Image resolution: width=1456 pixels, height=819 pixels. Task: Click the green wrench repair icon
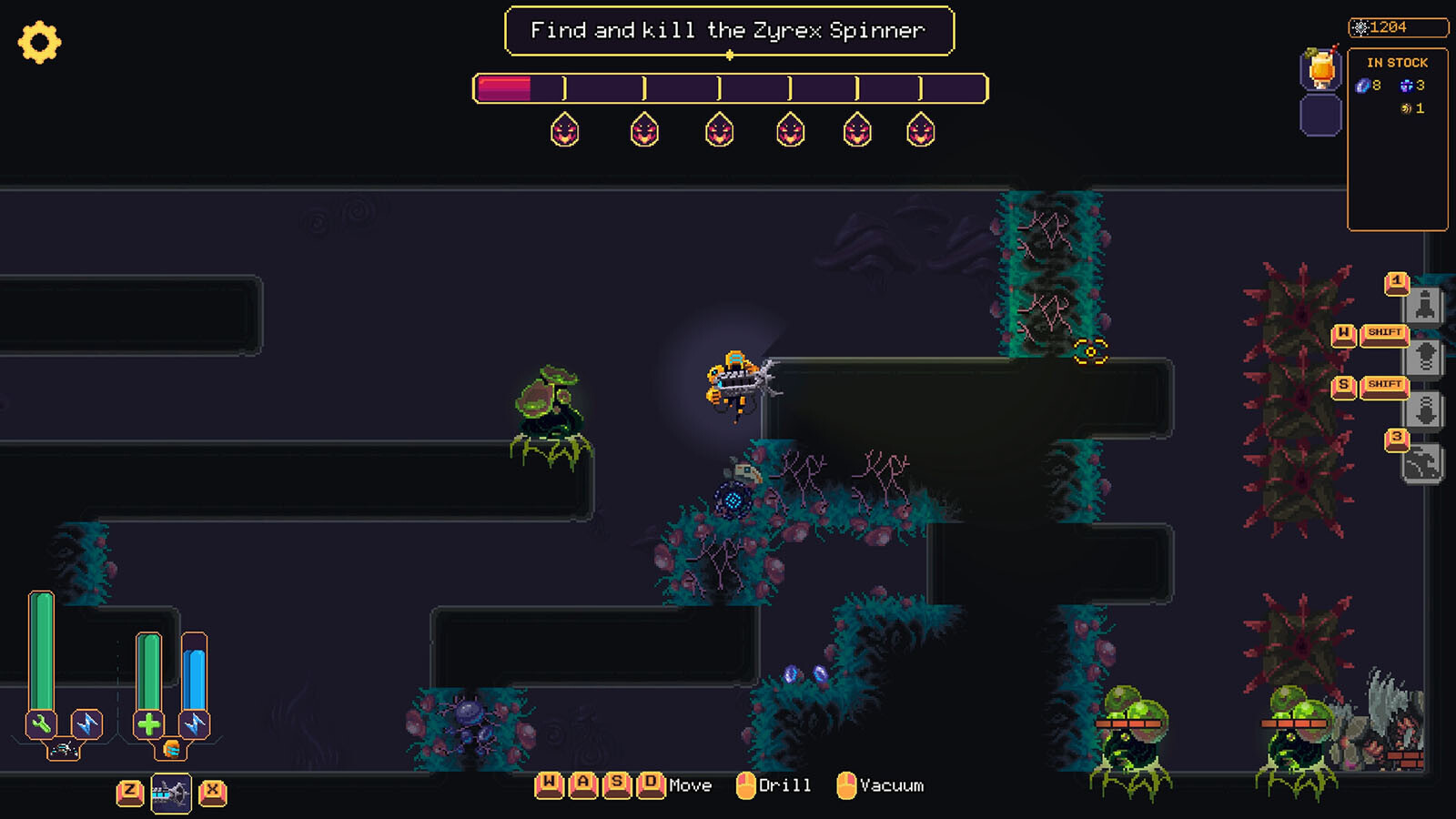tap(41, 724)
